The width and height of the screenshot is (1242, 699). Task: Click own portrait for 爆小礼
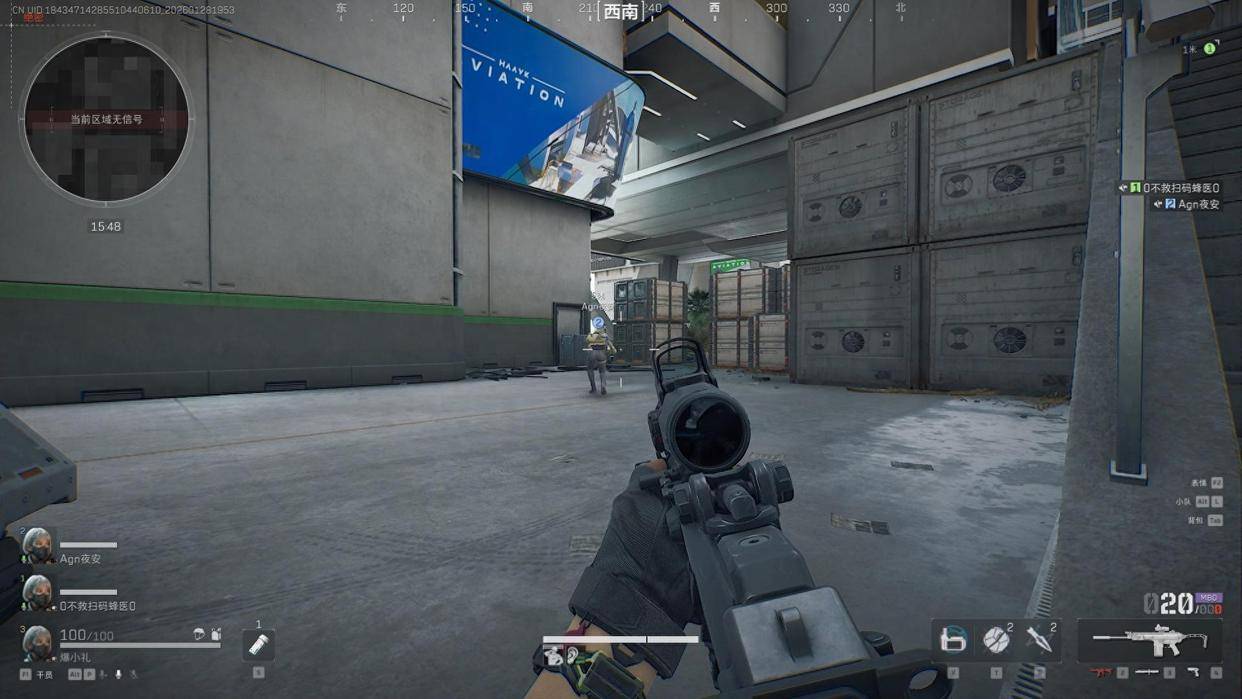37,642
